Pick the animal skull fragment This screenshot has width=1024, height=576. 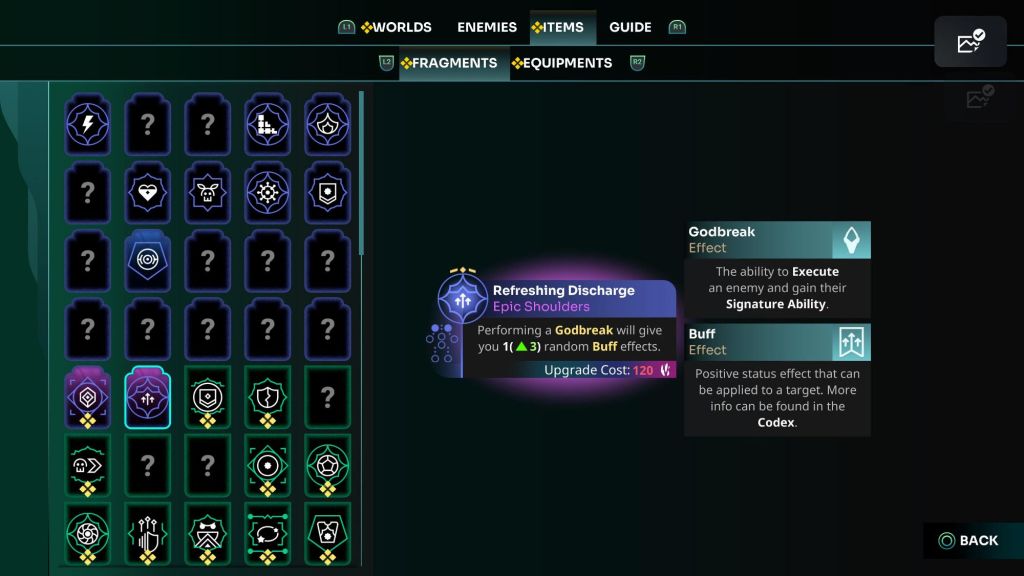click(x=207, y=193)
